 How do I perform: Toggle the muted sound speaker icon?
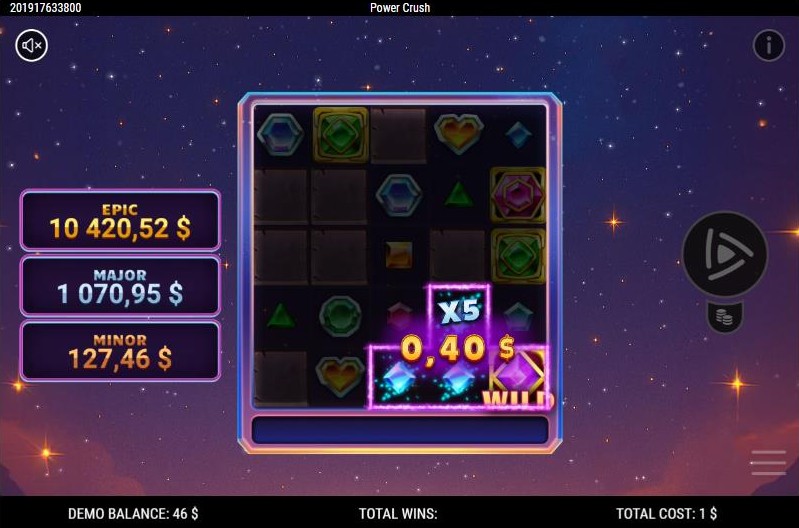[x=32, y=45]
